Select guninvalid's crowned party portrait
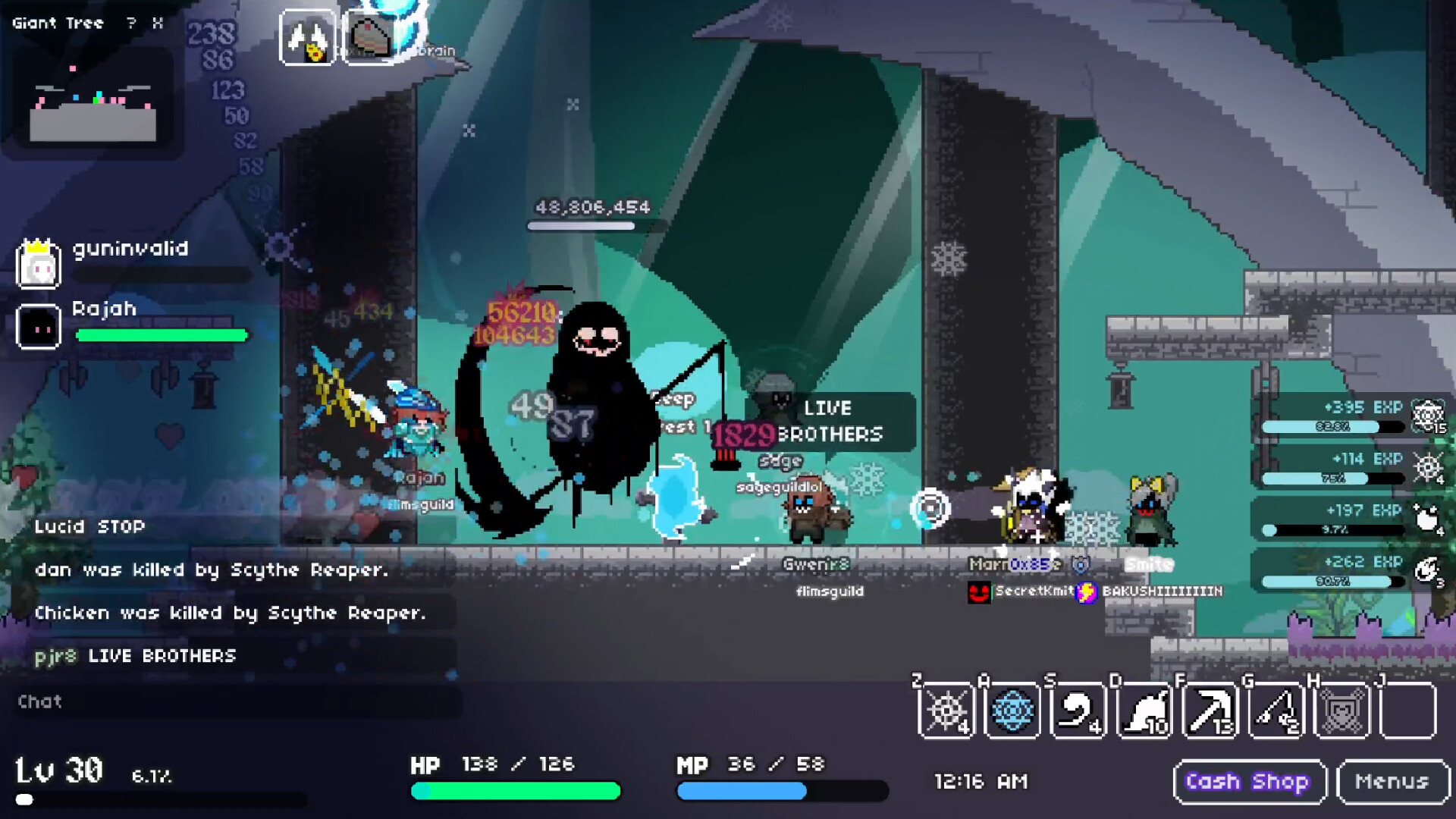This screenshot has width=1456, height=819. click(39, 265)
